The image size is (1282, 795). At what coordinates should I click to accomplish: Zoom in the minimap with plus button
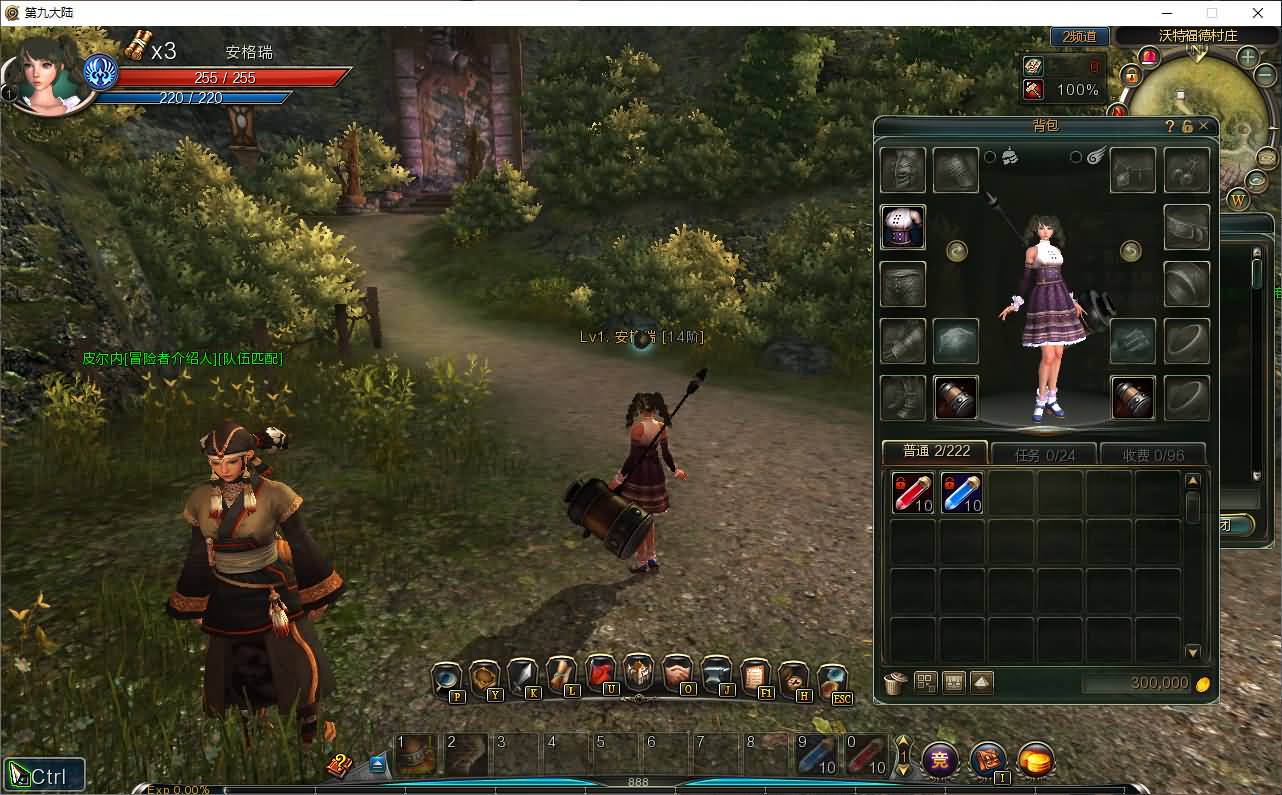pos(1248,57)
